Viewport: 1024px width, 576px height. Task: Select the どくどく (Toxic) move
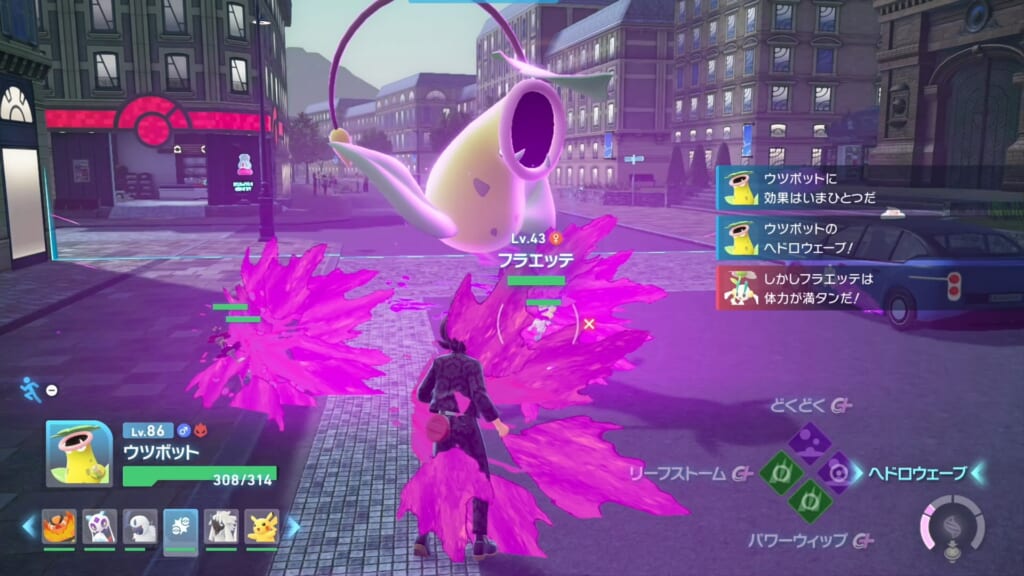pos(805,441)
